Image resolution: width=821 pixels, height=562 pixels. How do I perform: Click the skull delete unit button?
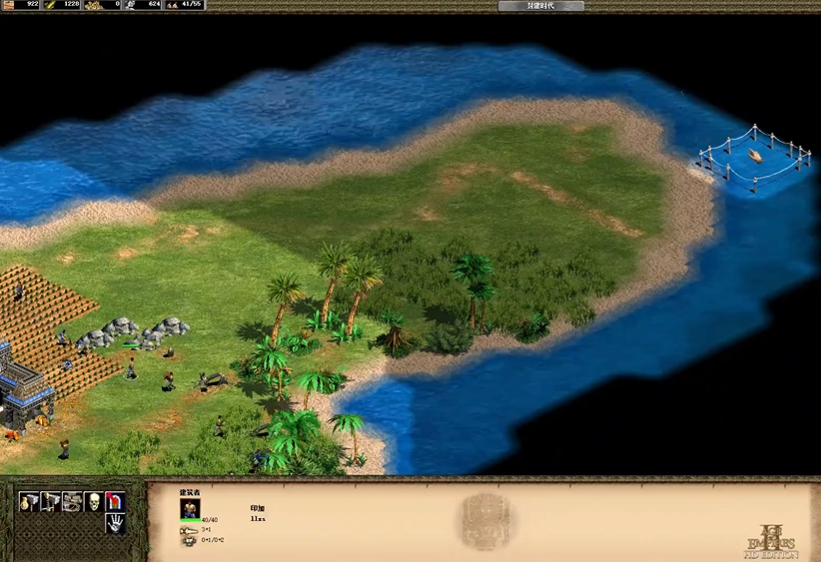click(x=94, y=502)
